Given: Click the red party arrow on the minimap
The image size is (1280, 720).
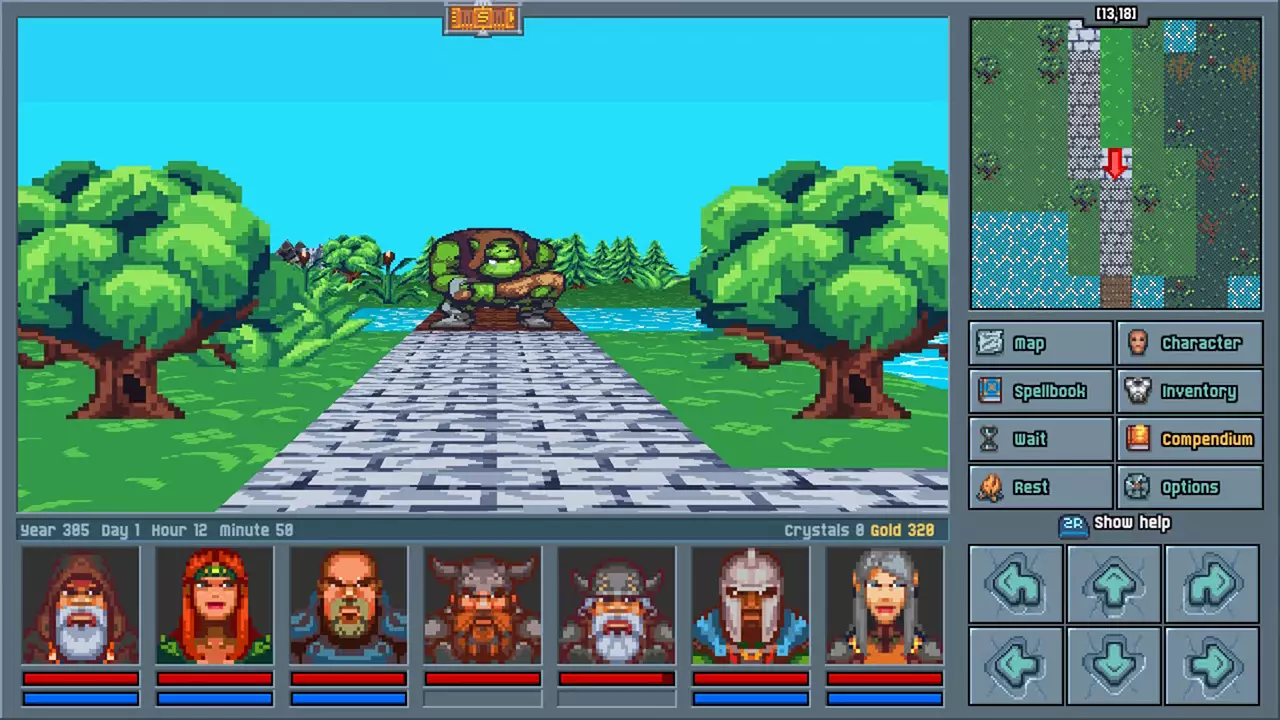Looking at the screenshot, I should click(x=1117, y=165).
